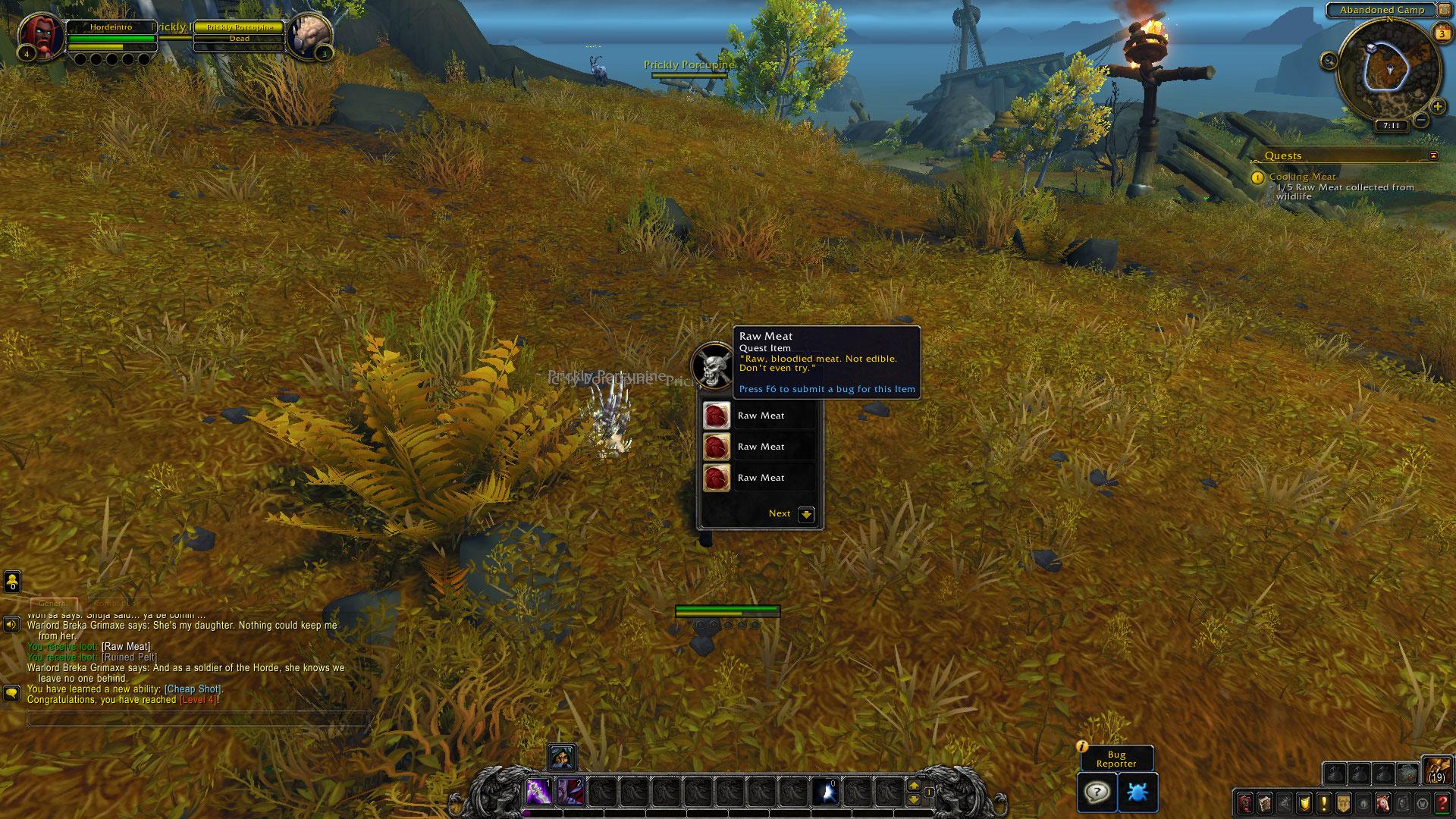Viewport: 1456px width, 819px height.
Task: Open the backpack showing 19 free slots
Action: pyautogui.click(x=1436, y=770)
